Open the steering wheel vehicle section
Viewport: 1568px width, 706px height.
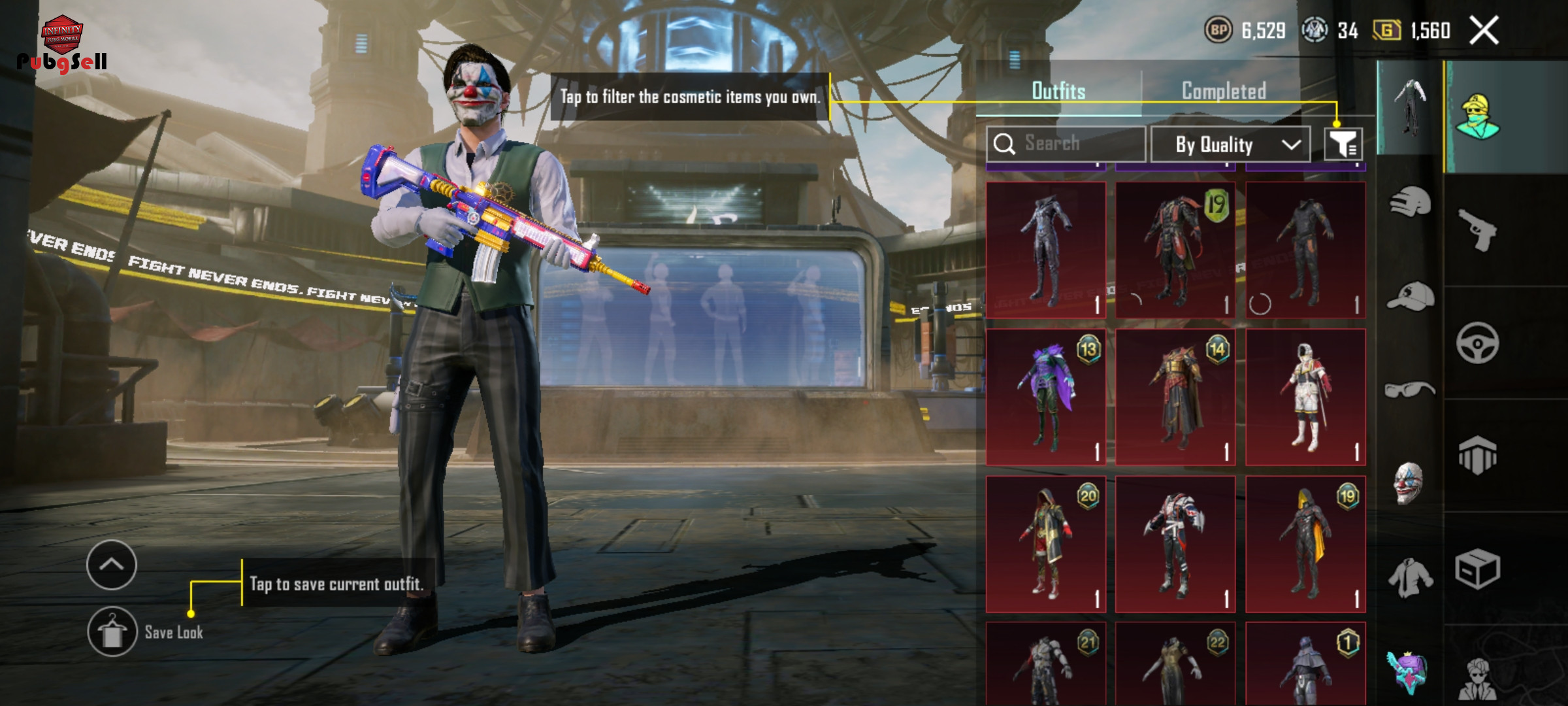(1478, 343)
